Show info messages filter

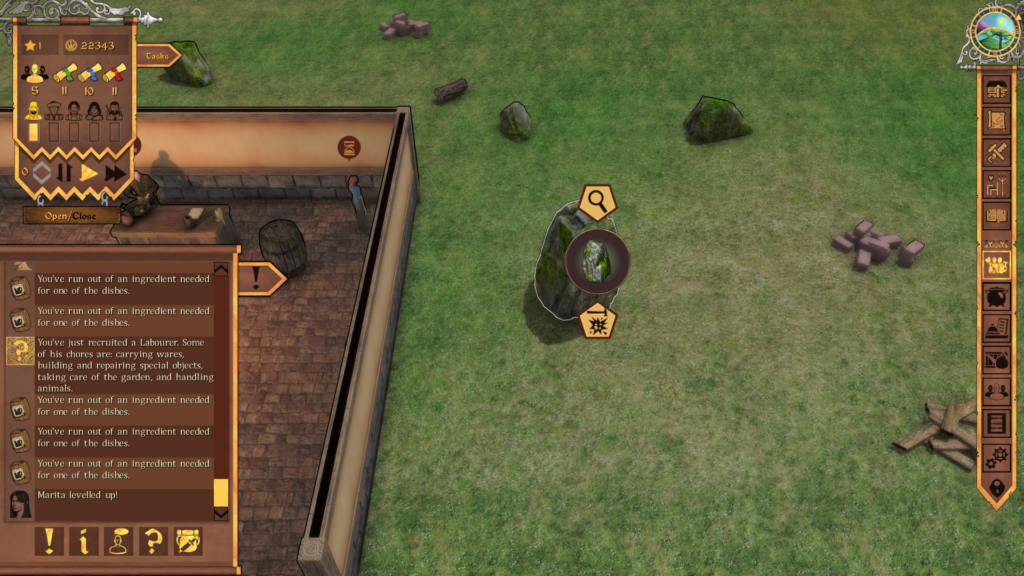click(x=83, y=541)
